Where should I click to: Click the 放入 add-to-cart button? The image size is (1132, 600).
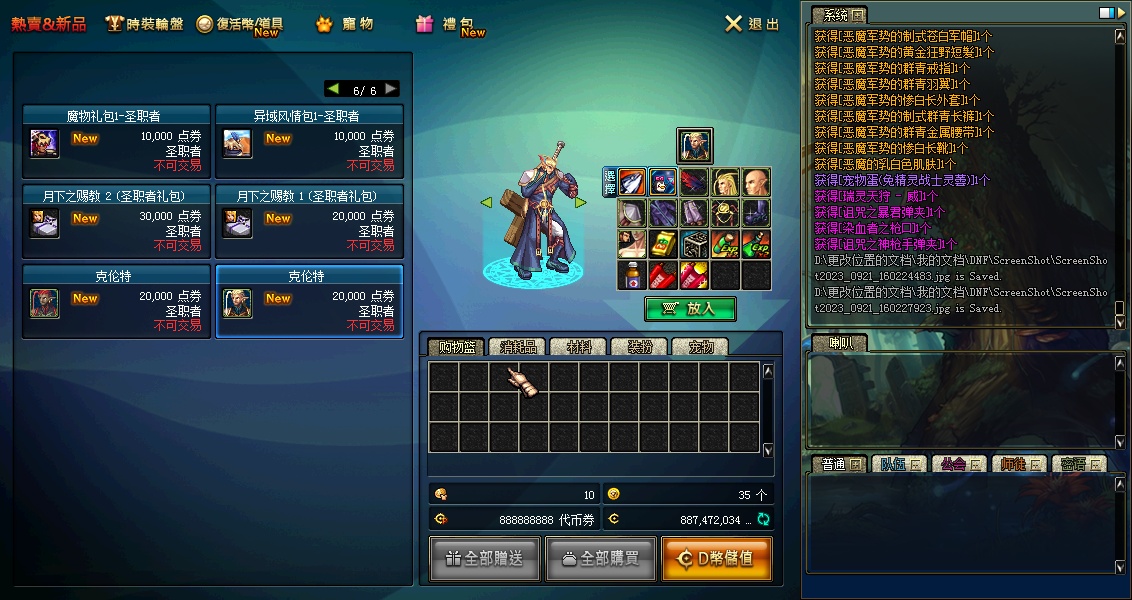click(x=690, y=309)
